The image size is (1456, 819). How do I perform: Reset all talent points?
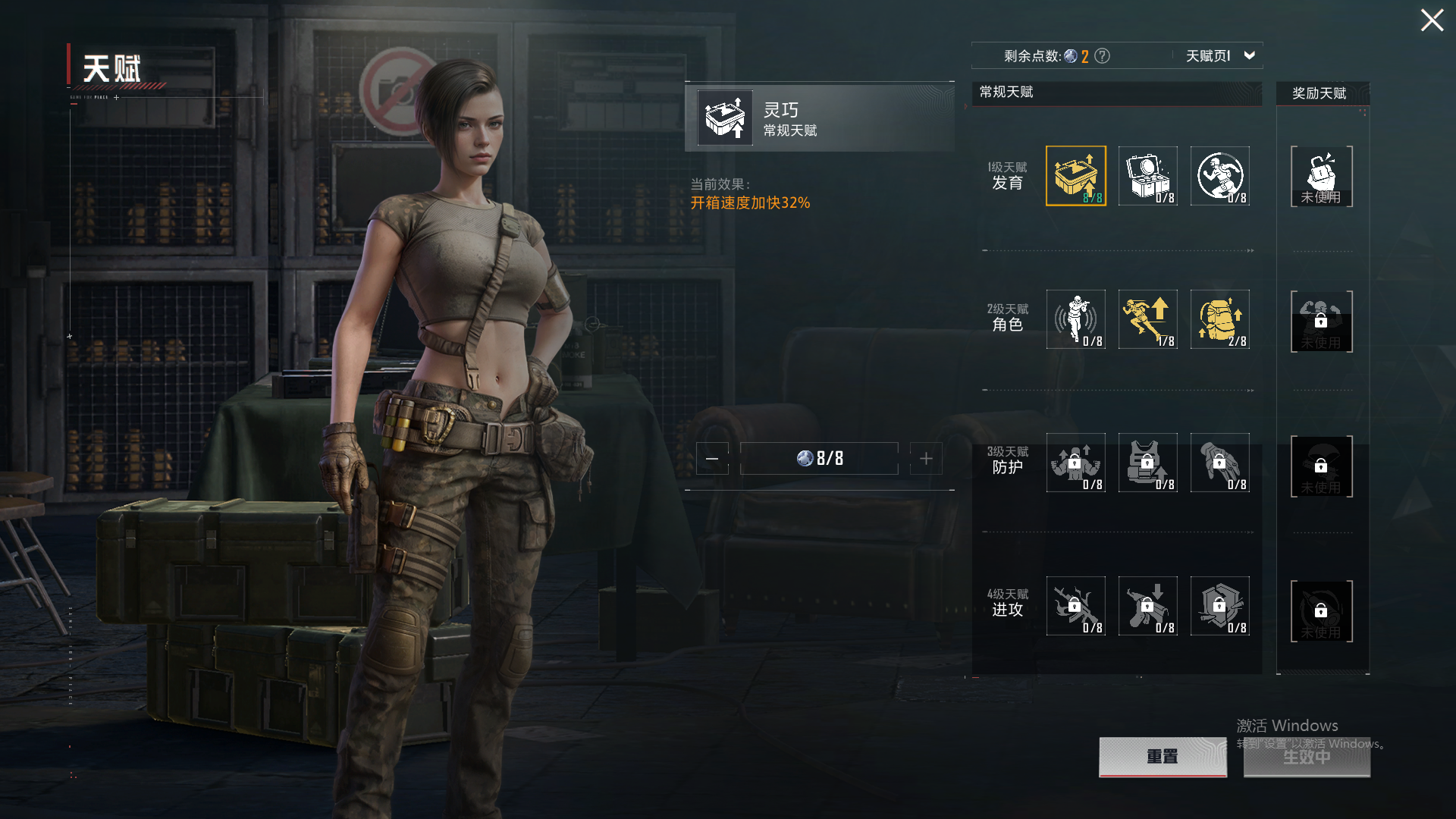tap(1163, 756)
